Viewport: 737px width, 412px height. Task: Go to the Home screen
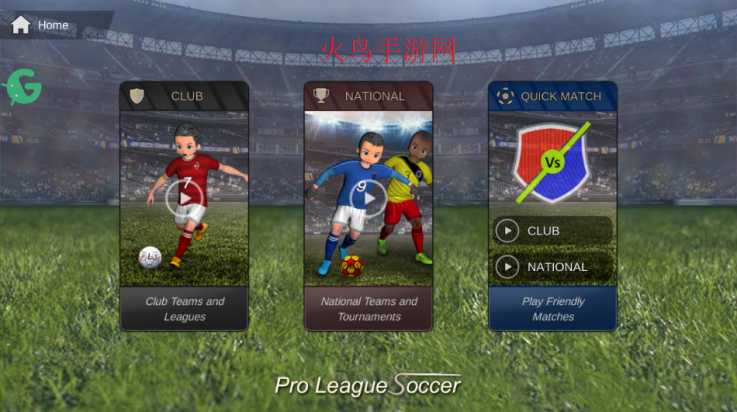[x=40, y=24]
